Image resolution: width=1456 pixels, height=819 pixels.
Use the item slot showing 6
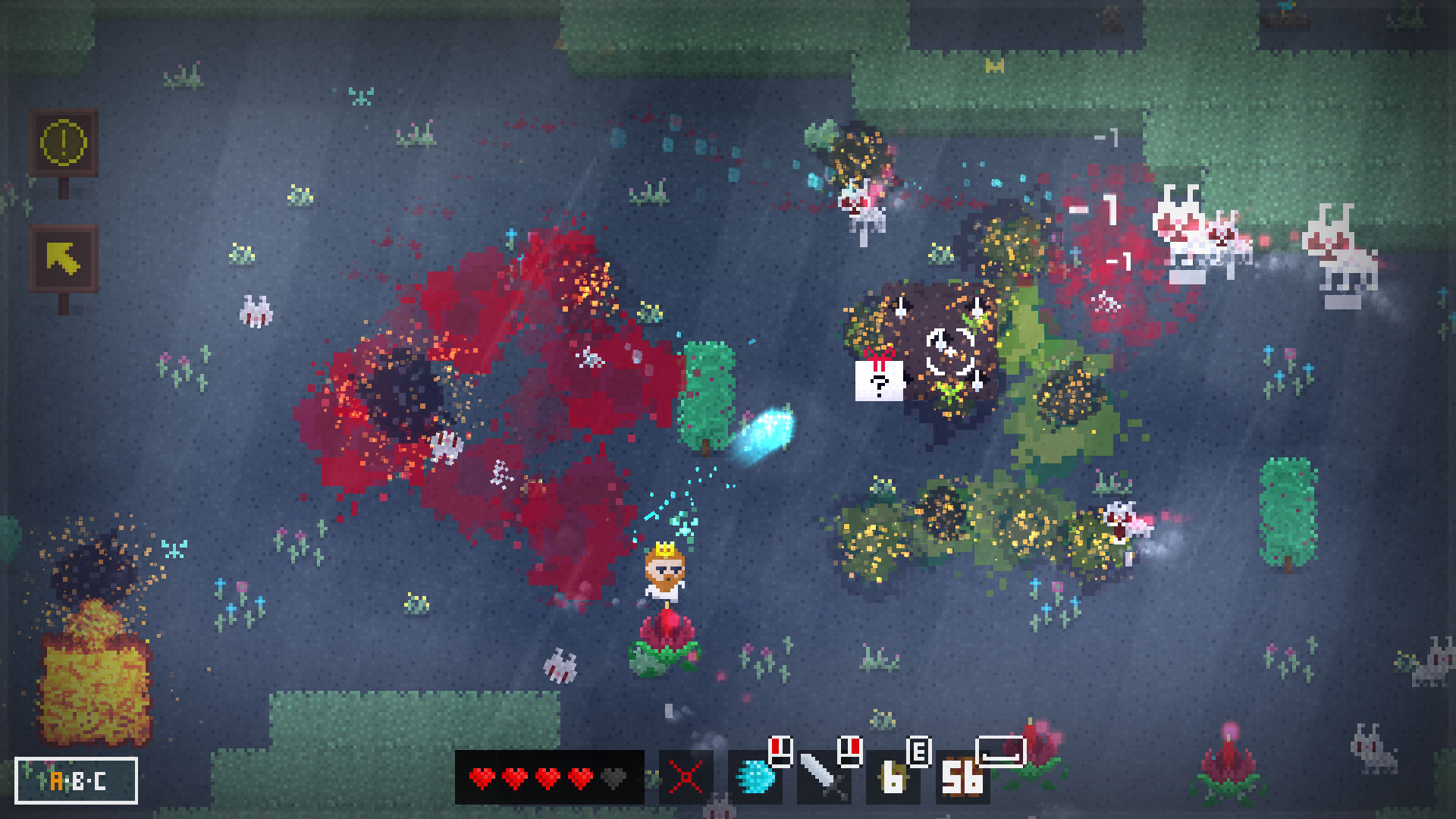click(893, 778)
